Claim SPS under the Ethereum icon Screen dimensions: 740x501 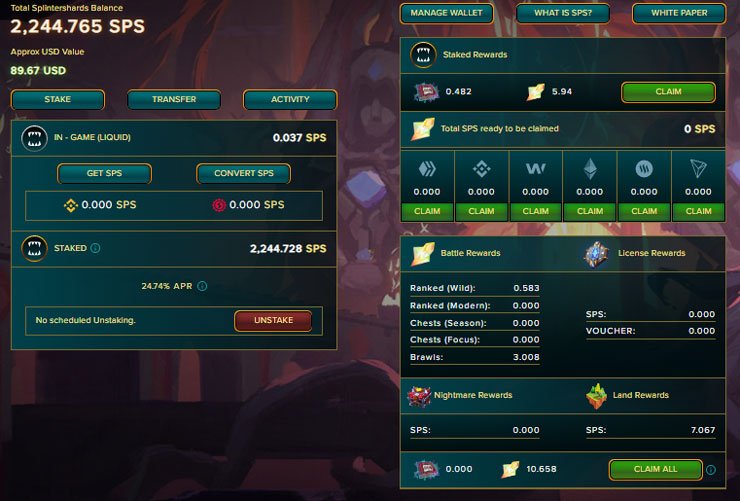[590, 211]
